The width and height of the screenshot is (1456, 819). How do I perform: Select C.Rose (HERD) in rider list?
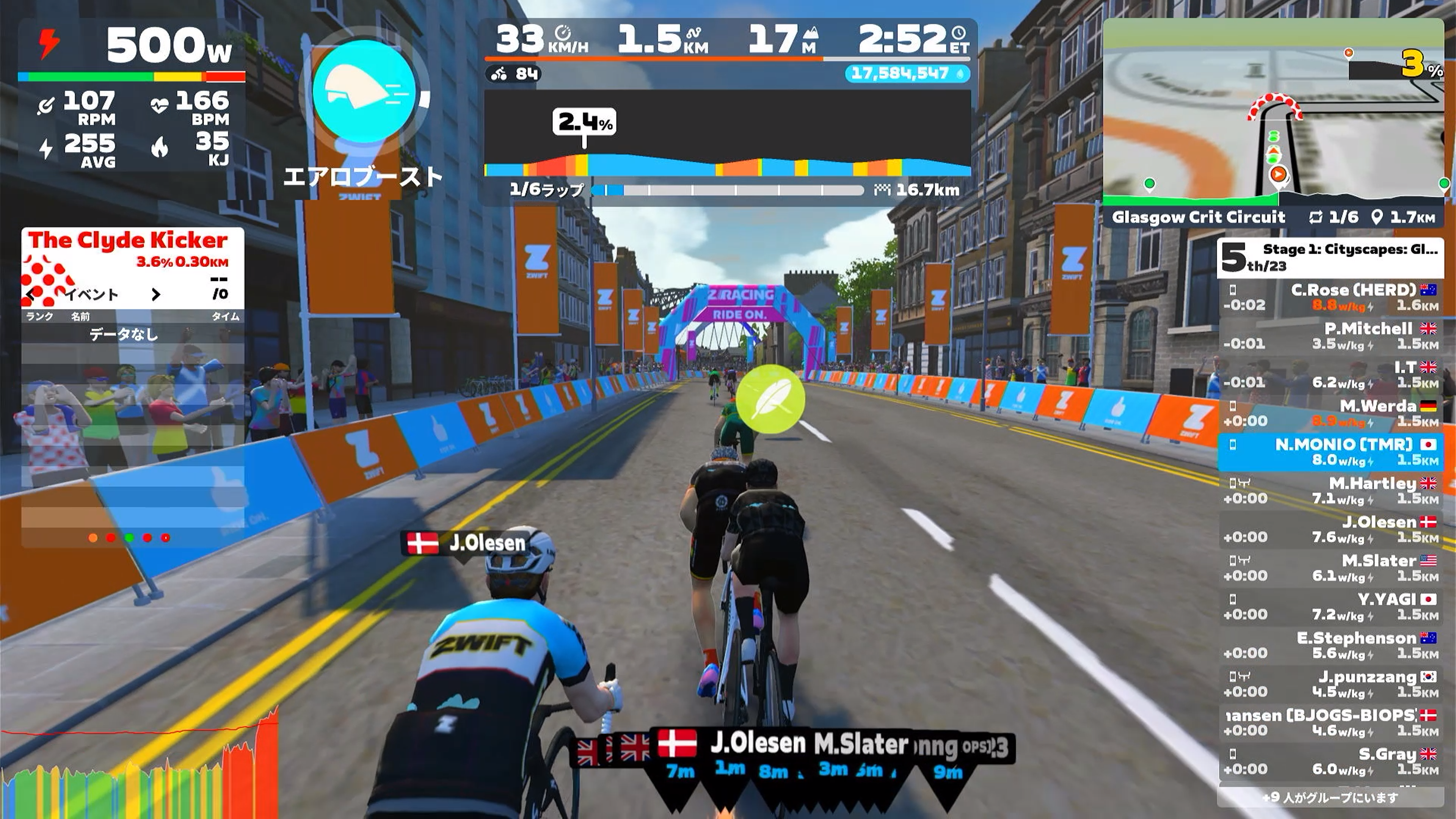tap(1330, 297)
